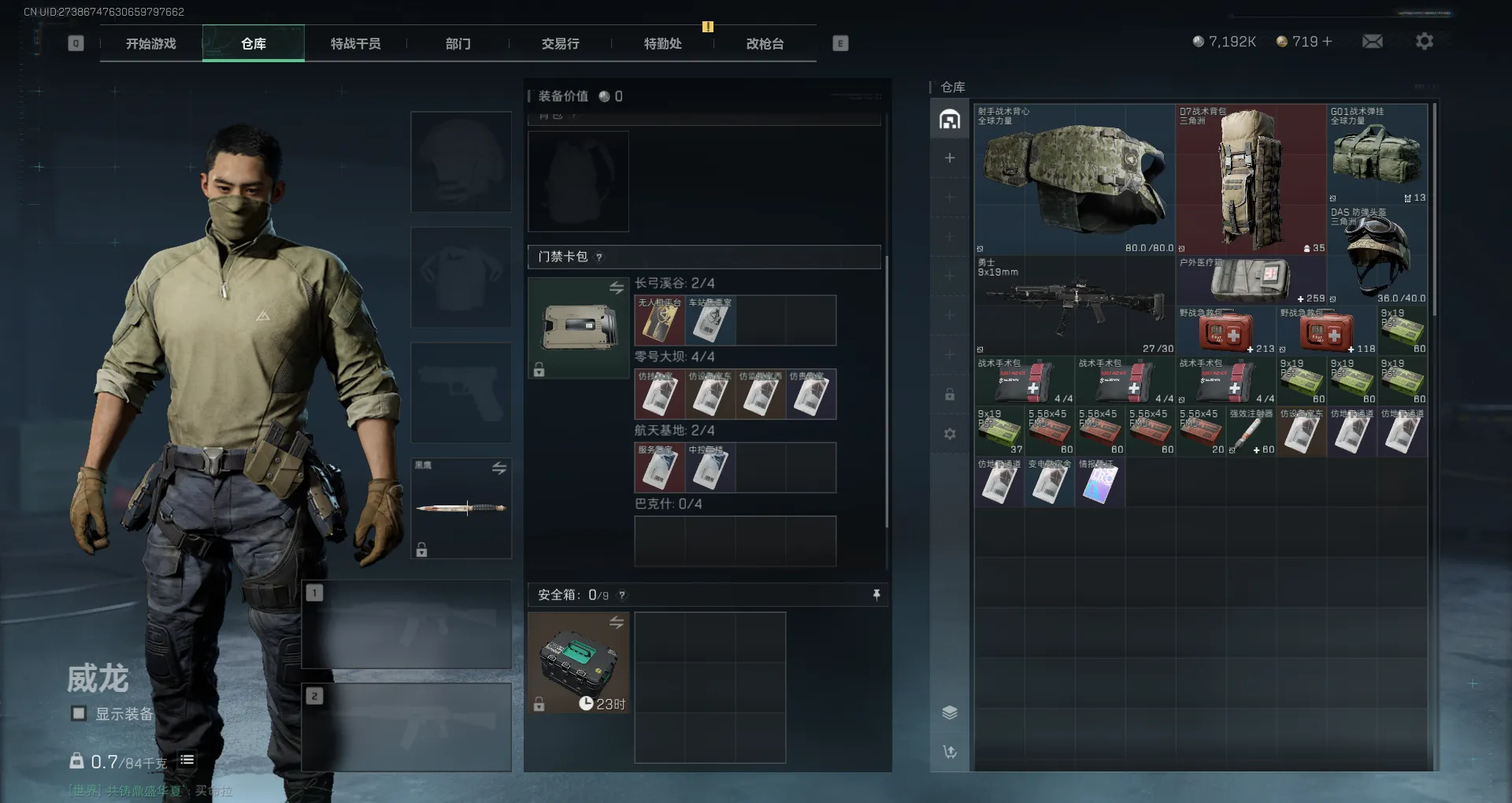This screenshot has width=1512, height=803.
Task: Pin the 安全箱 section
Action: pyautogui.click(x=876, y=595)
